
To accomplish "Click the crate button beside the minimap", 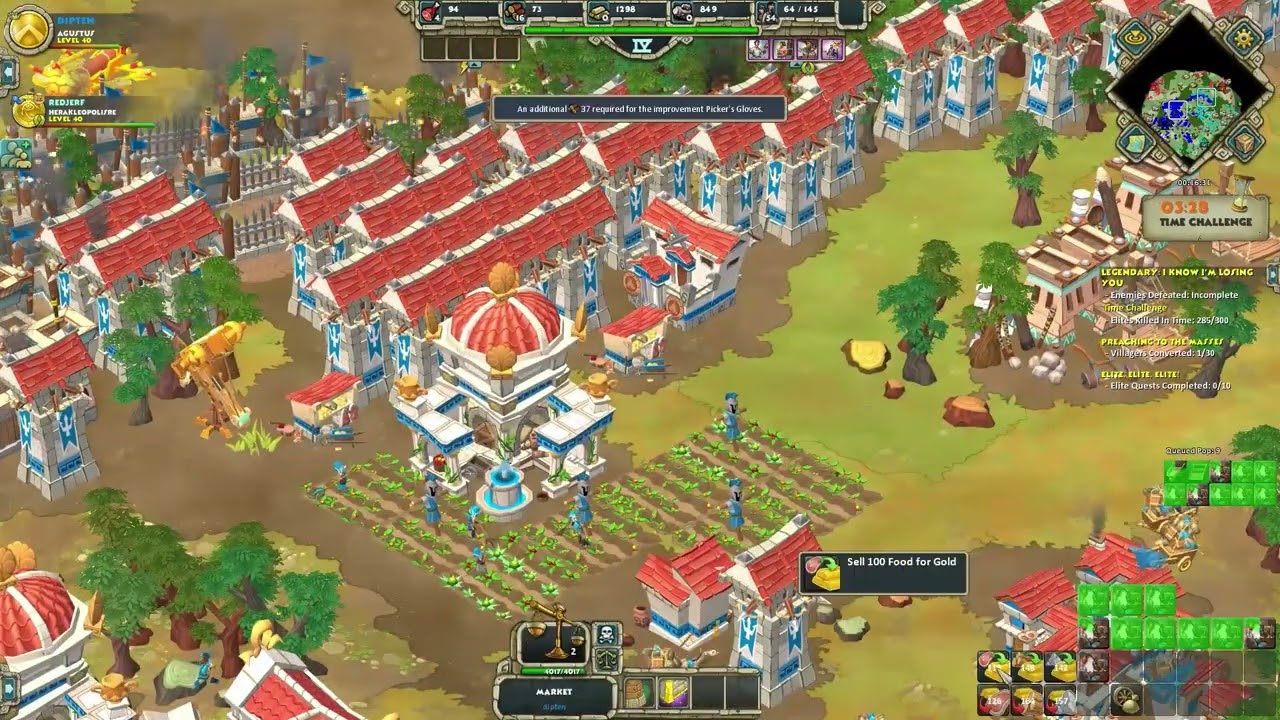I will pos(1244,142).
